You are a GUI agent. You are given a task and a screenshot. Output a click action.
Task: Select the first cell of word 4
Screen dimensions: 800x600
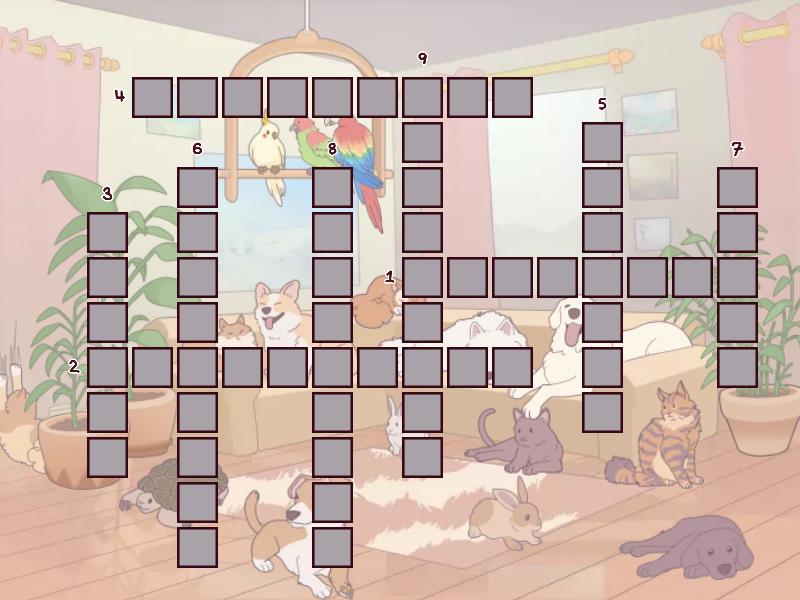152,97
